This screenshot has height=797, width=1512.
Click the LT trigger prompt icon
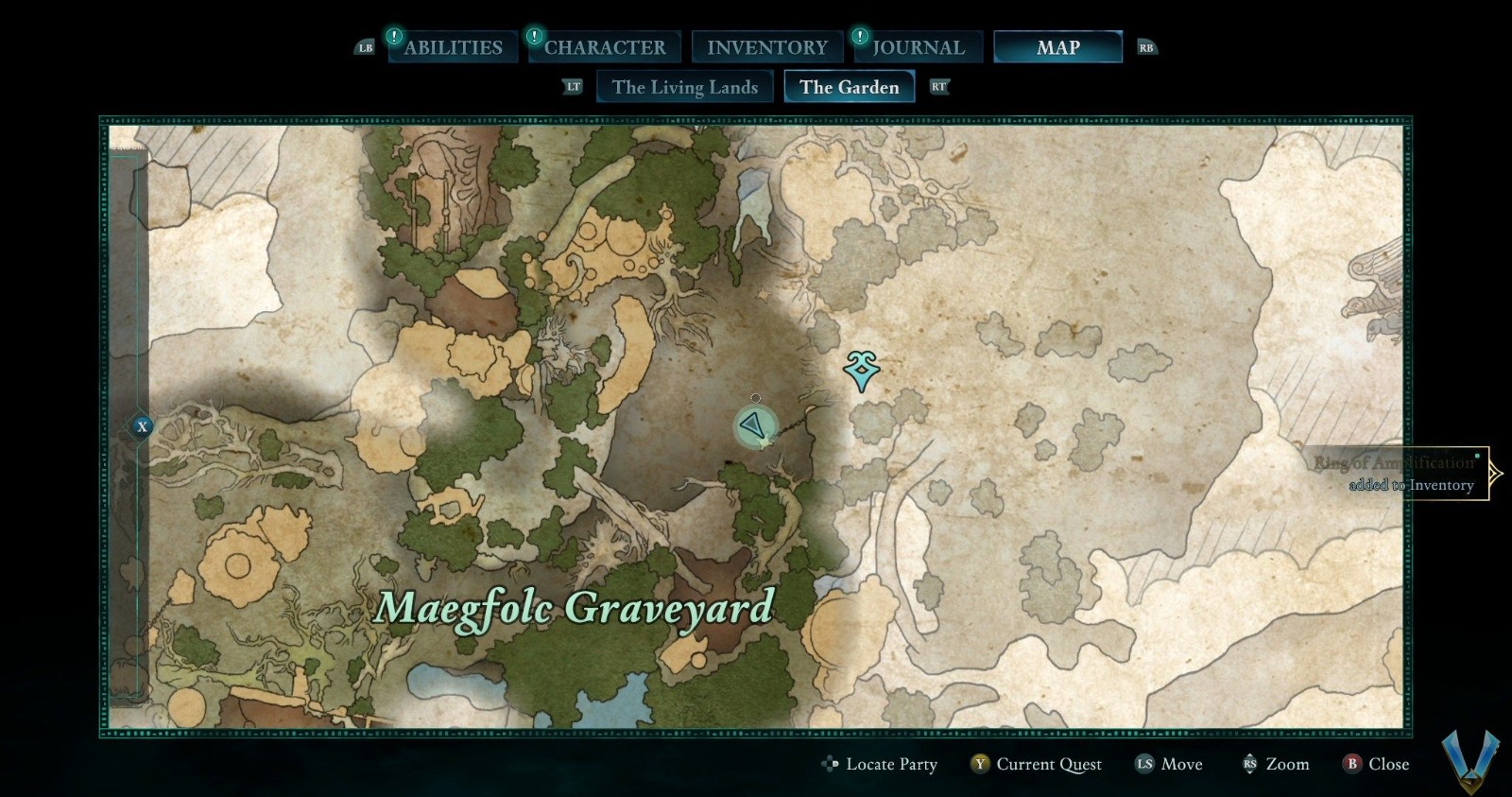point(573,86)
